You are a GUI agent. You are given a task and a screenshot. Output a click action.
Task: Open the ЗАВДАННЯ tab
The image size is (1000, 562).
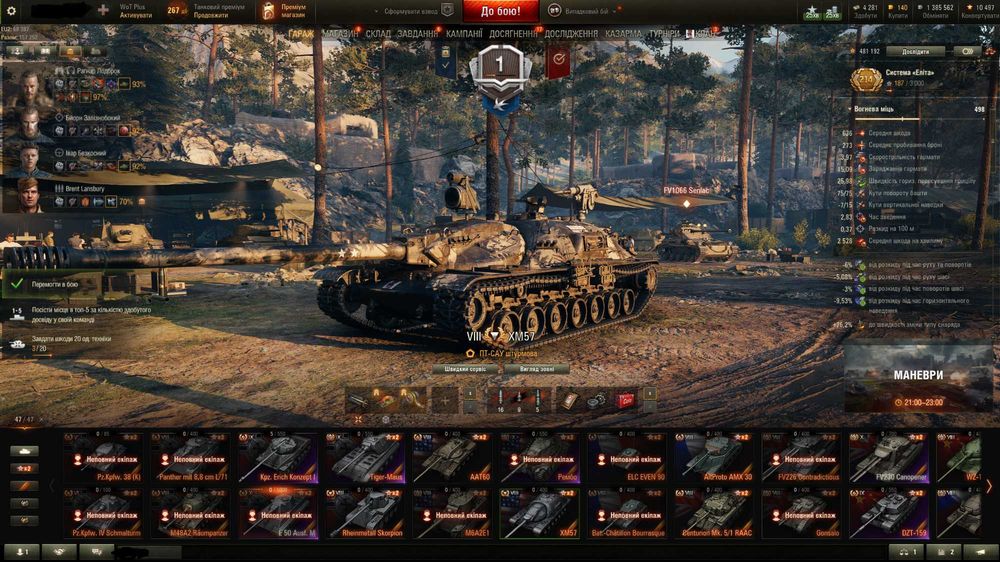tap(417, 34)
